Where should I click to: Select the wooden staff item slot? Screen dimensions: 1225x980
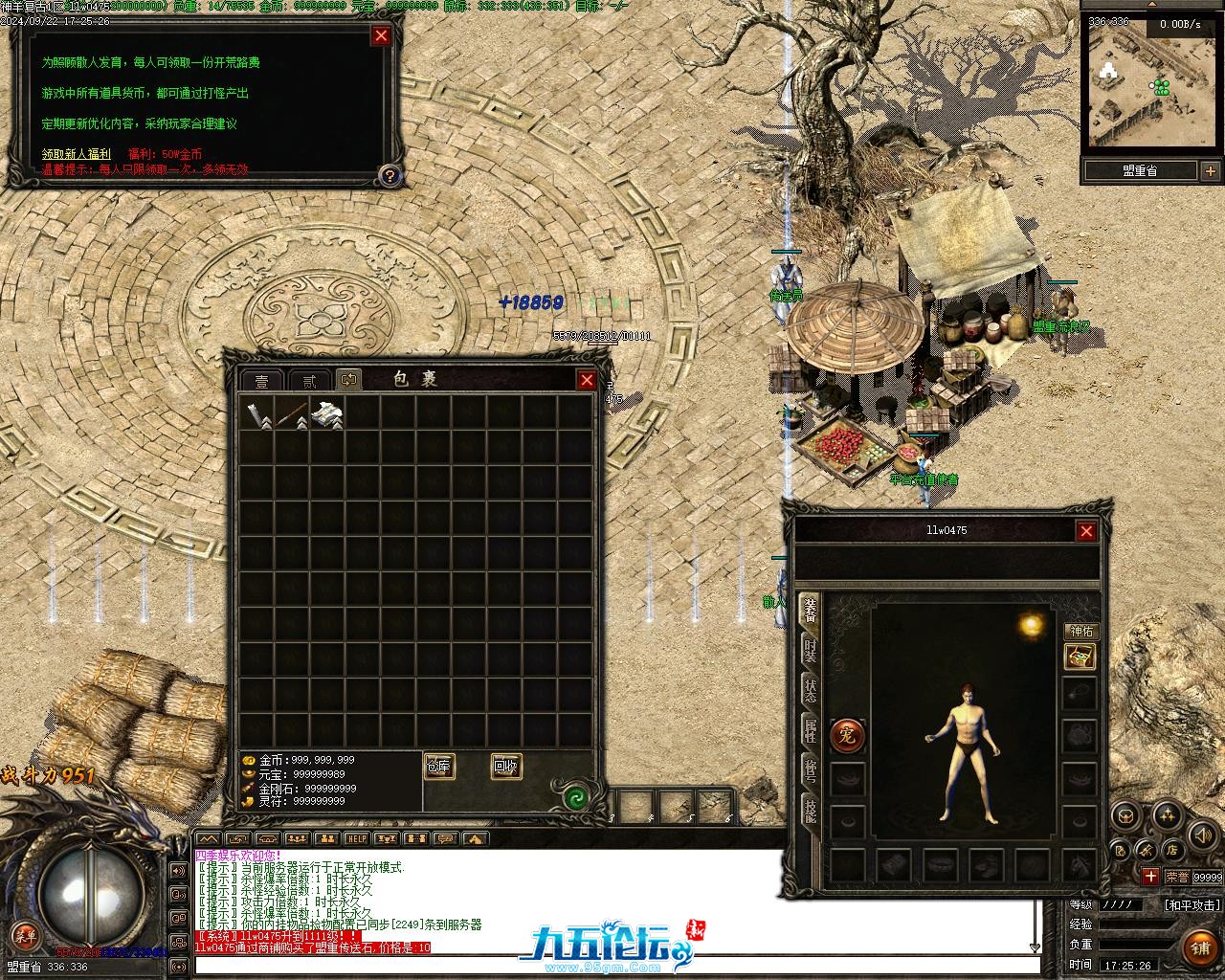(x=292, y=413)
